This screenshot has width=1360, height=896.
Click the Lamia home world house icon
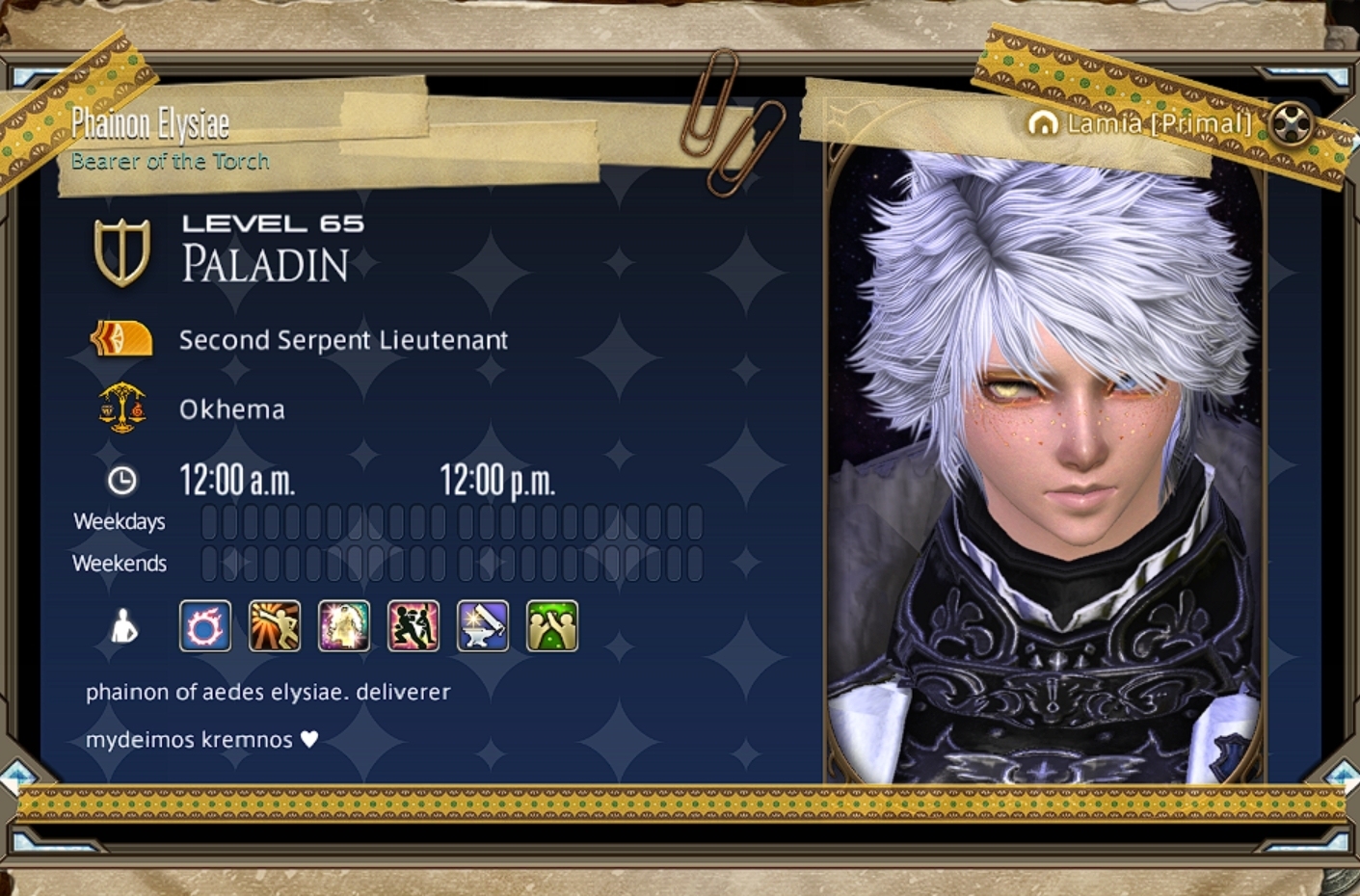[x=1043, y=123]
